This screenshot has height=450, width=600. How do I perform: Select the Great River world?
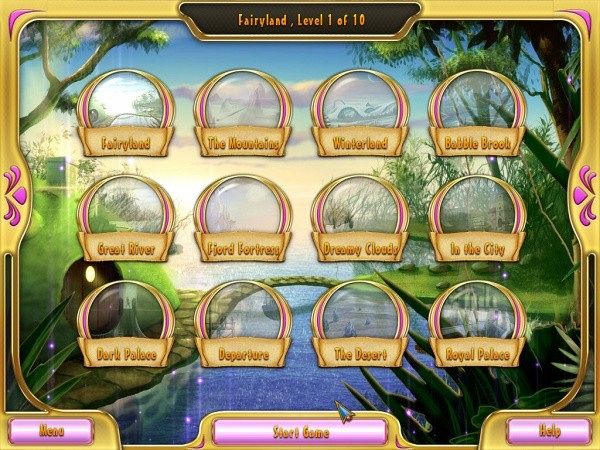pyautogui.click(x=125, y=216)
